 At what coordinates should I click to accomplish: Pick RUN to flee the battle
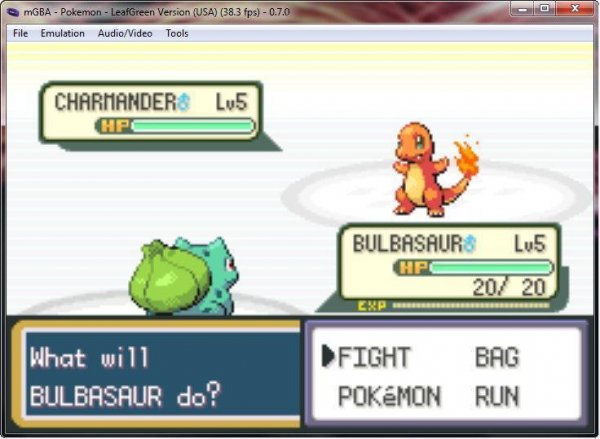pyautogui.click(x=497, y=397)
